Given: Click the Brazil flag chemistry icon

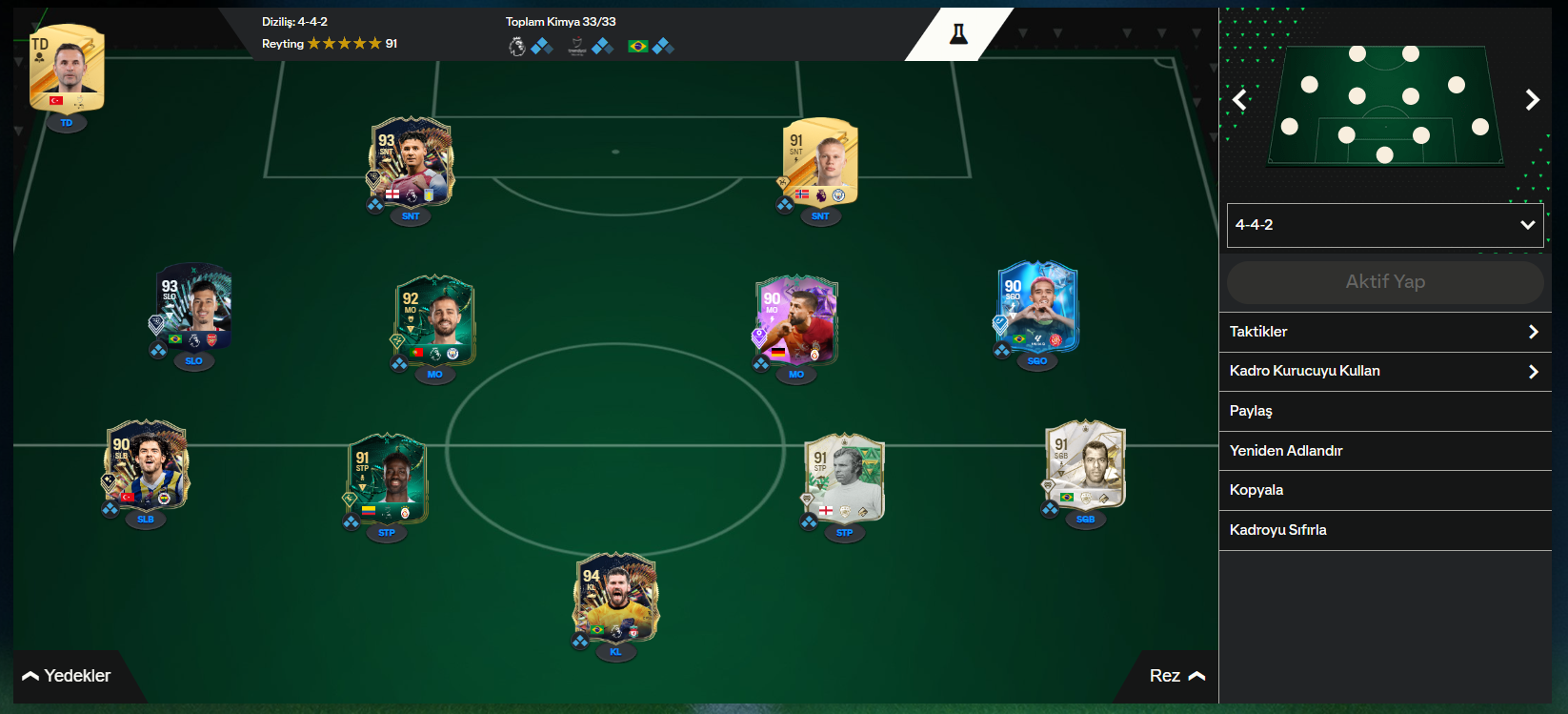Looking at the screenshot, I should [638, 45].
